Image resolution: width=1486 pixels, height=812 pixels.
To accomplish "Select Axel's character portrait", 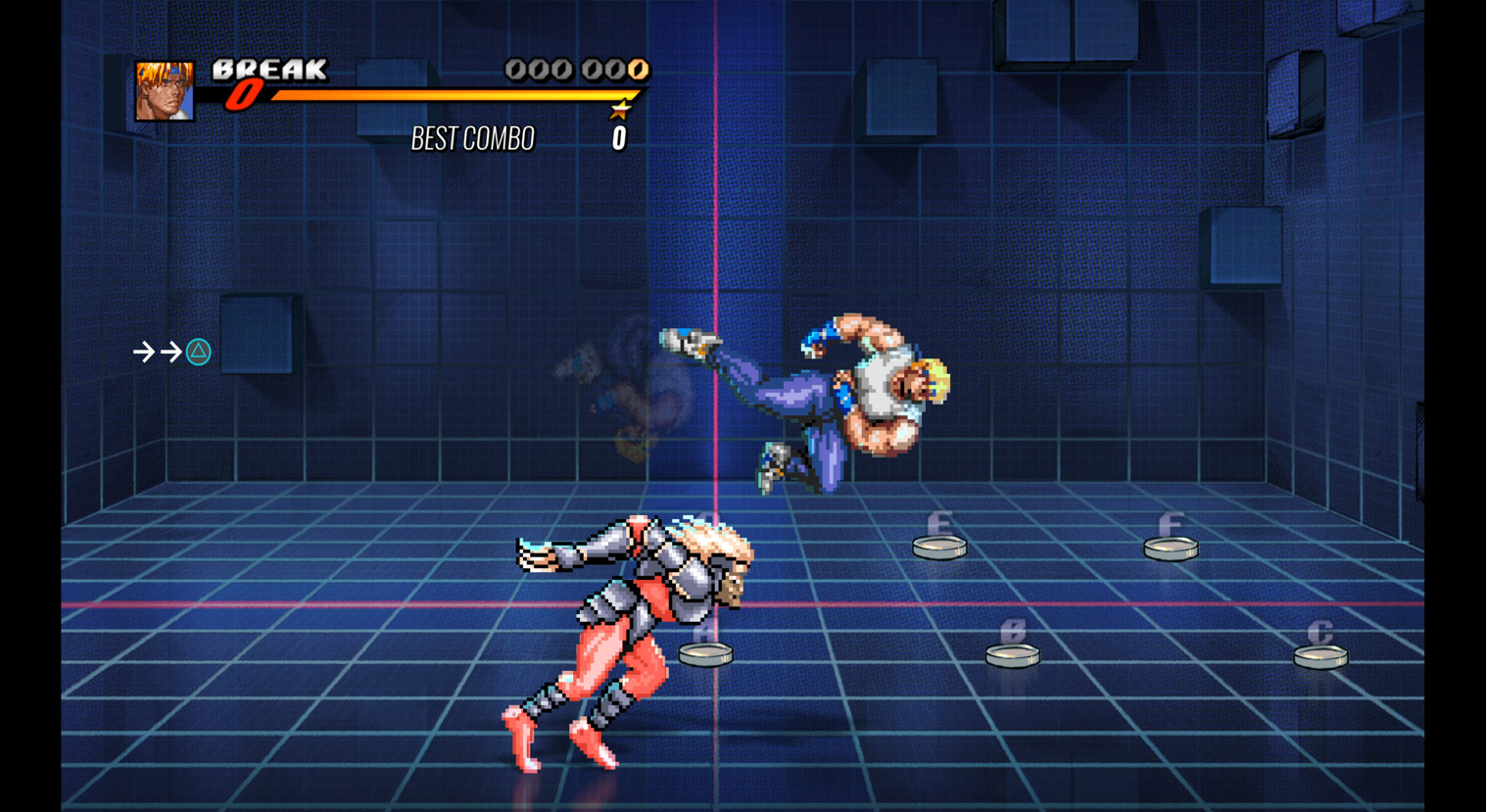I will point(165,91).
